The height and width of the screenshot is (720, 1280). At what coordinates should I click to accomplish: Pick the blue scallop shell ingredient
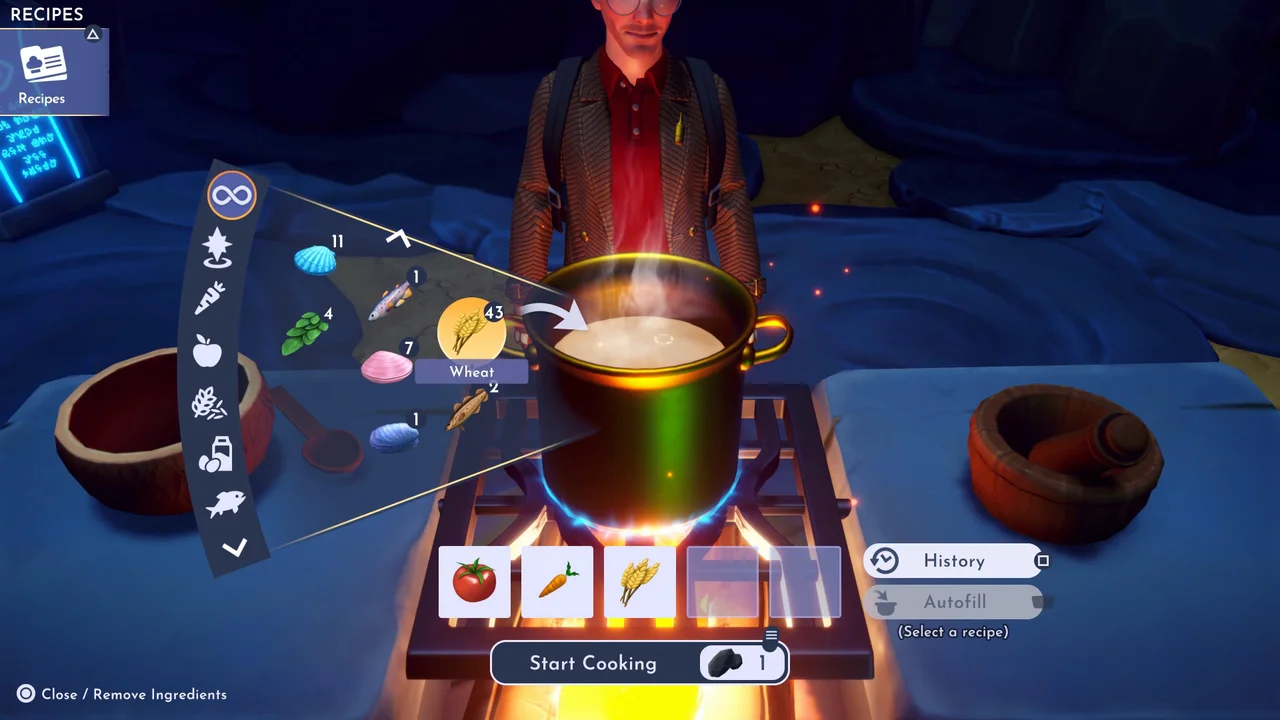point(315,262)
